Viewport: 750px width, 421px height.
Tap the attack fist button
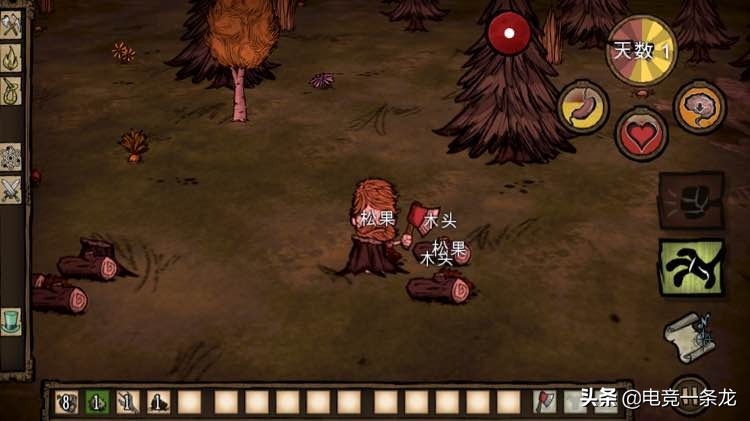[692, 201]
